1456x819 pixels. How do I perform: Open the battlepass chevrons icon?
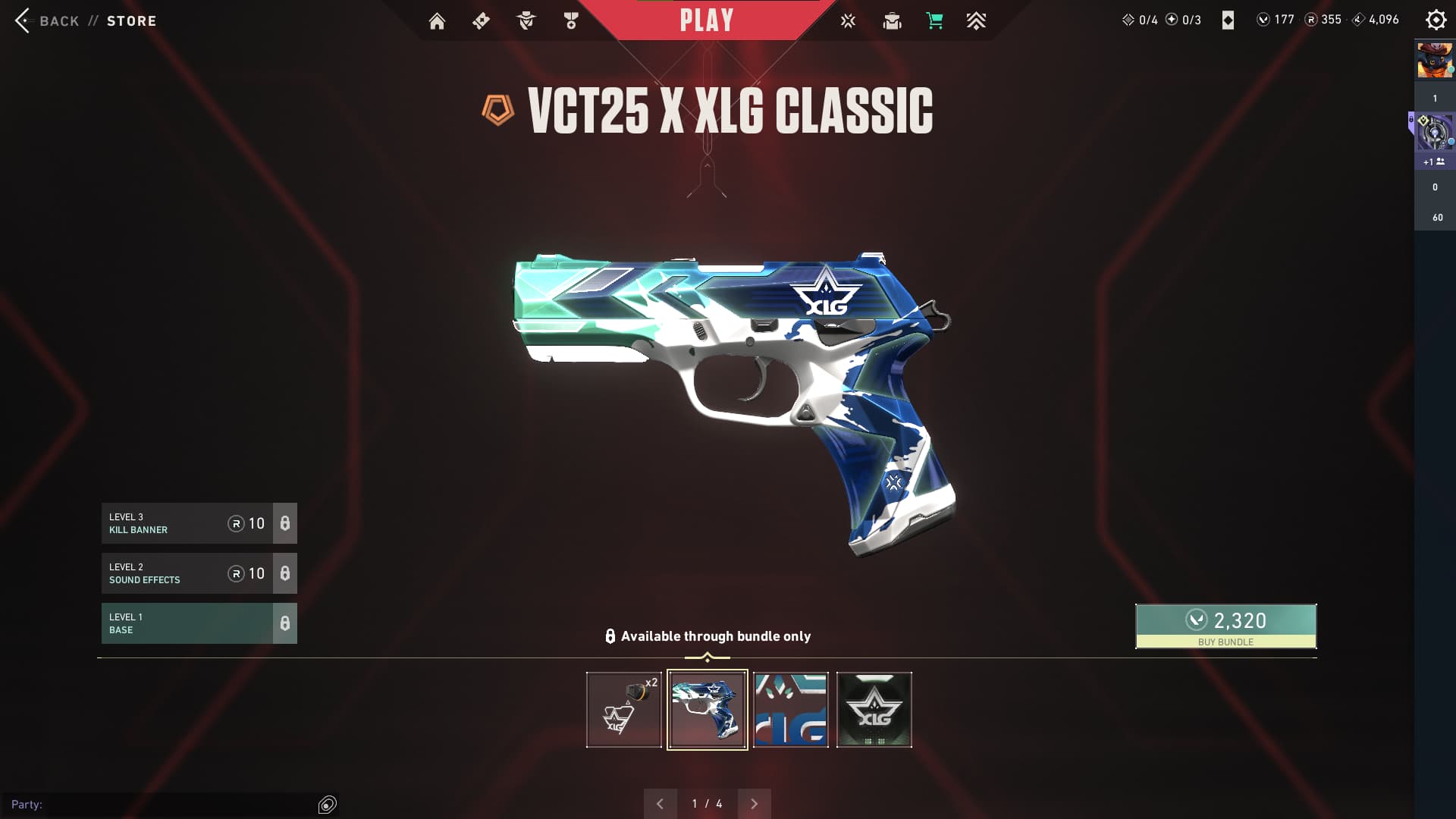(976, 21)
